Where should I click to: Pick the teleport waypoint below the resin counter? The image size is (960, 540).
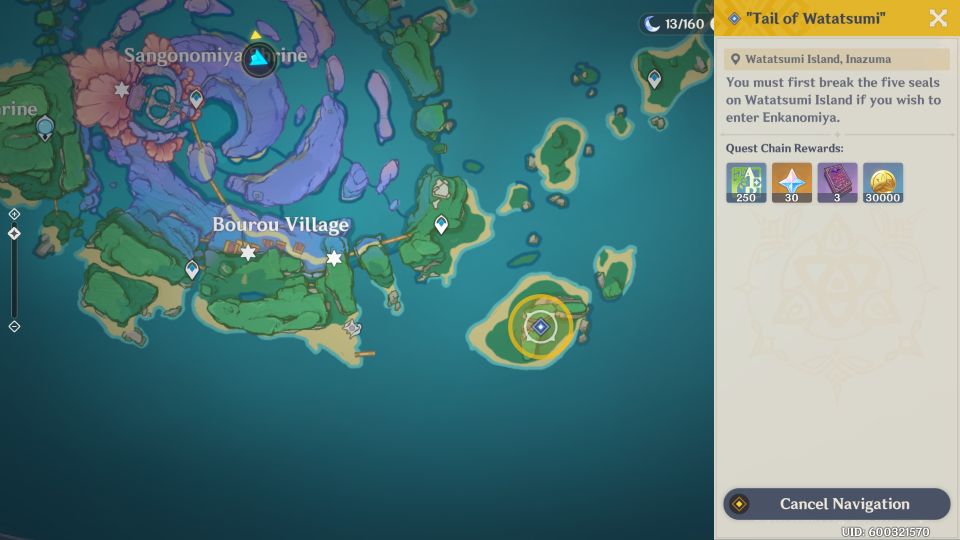pyautogui.click(x=654, y=78)
